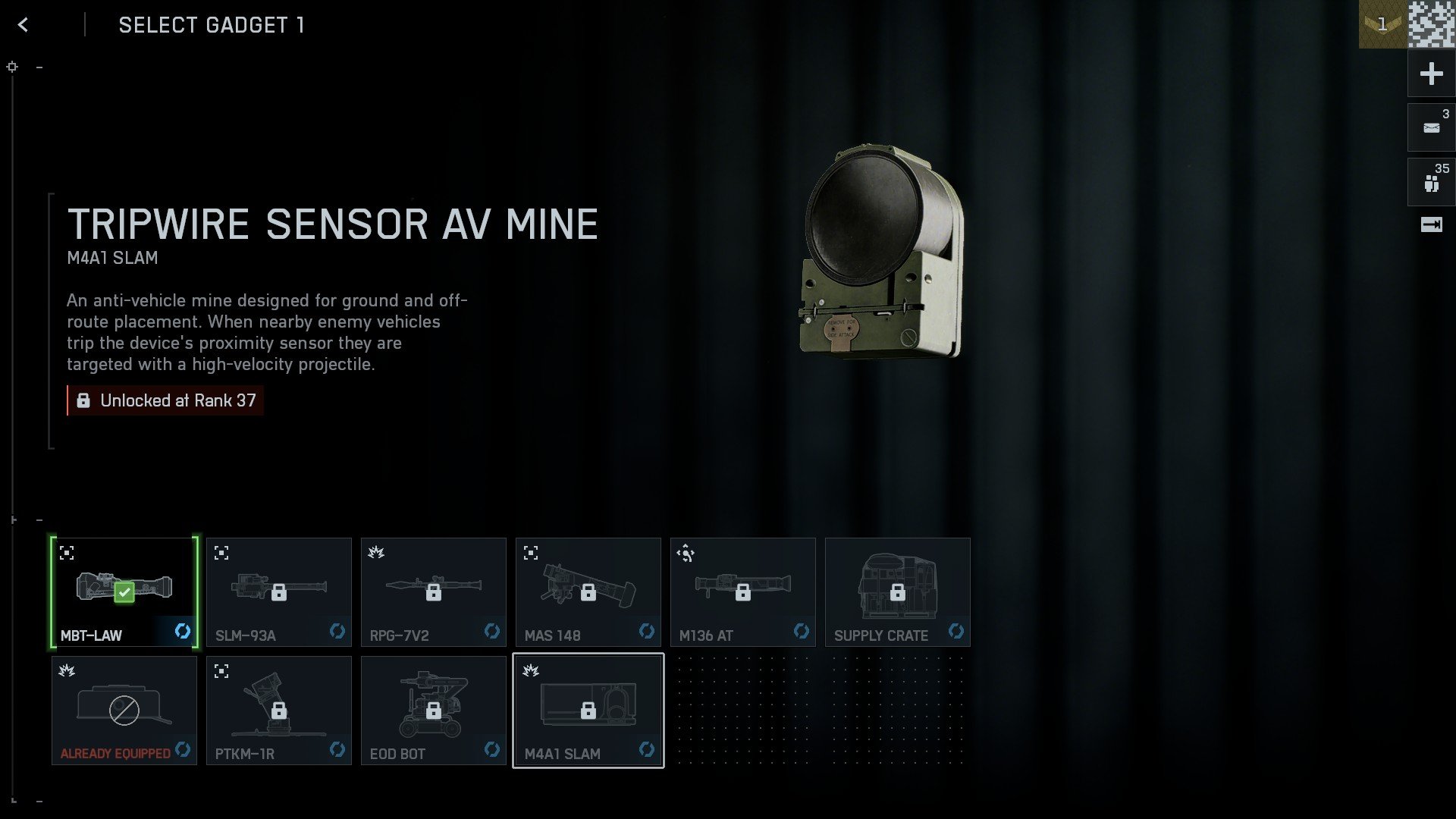Select the M136 AT launcher tile

click(x=742, y=591)
